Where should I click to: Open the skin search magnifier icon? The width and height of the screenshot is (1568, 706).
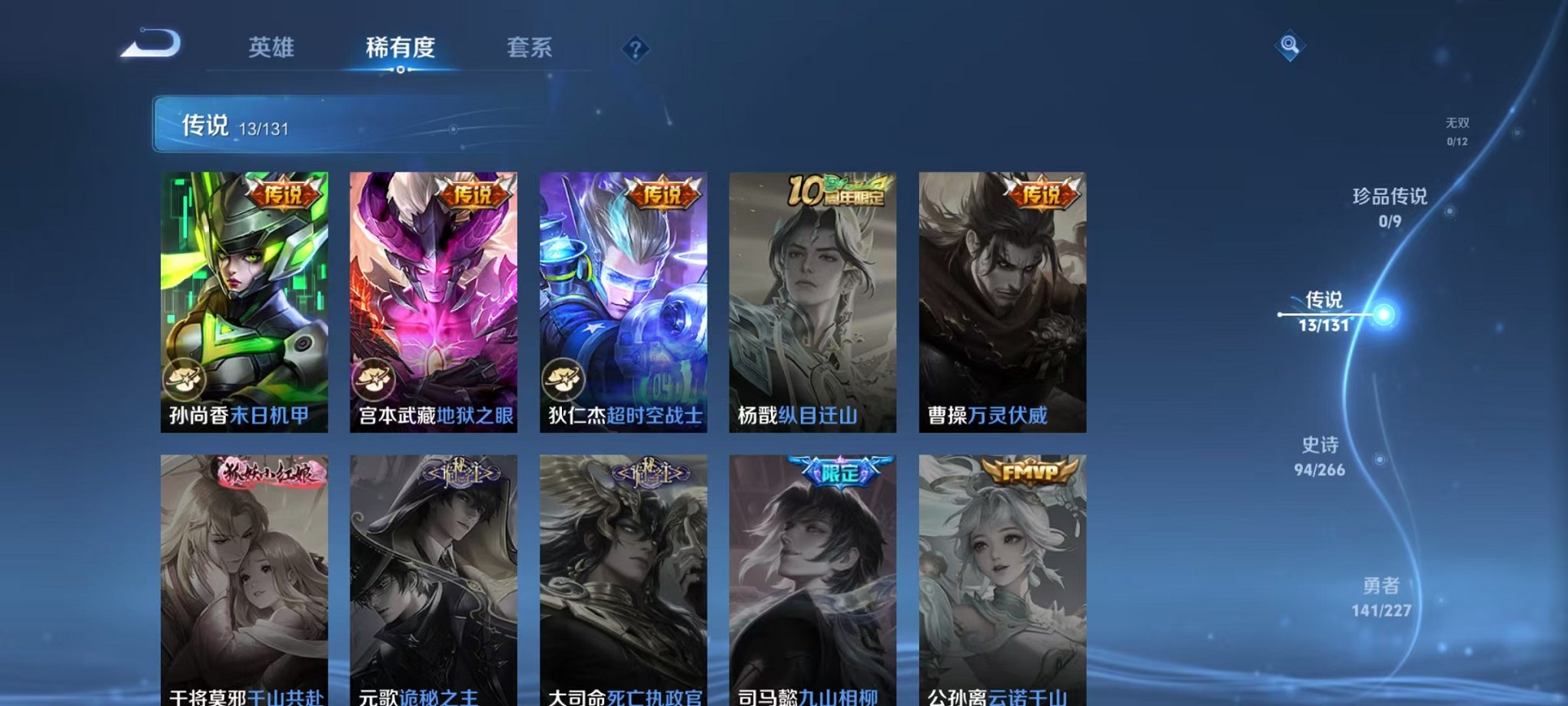[x=1291, y=46]
